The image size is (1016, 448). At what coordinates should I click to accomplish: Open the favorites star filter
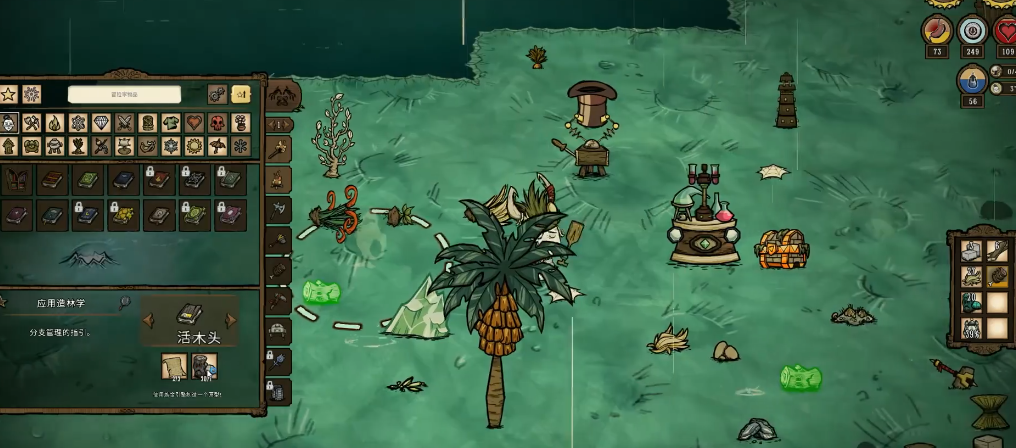click(x=9, y=94)
